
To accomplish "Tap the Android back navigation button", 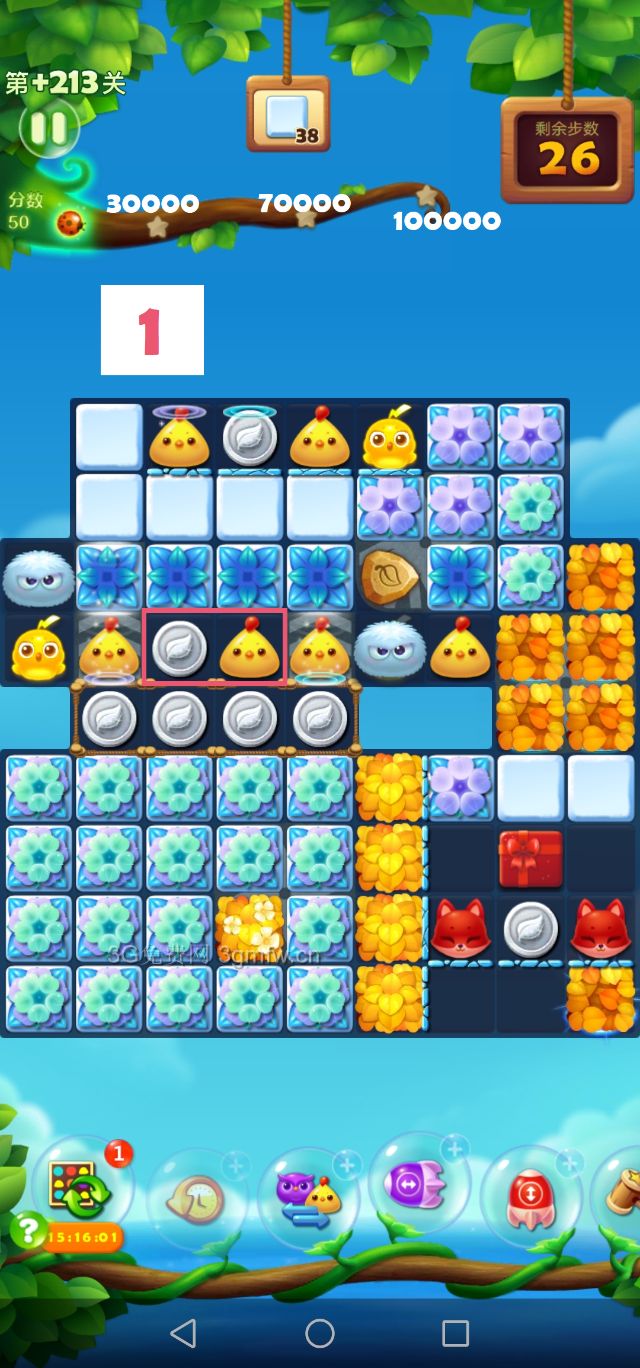I will pyautogui.click(x=183, y=1332).
